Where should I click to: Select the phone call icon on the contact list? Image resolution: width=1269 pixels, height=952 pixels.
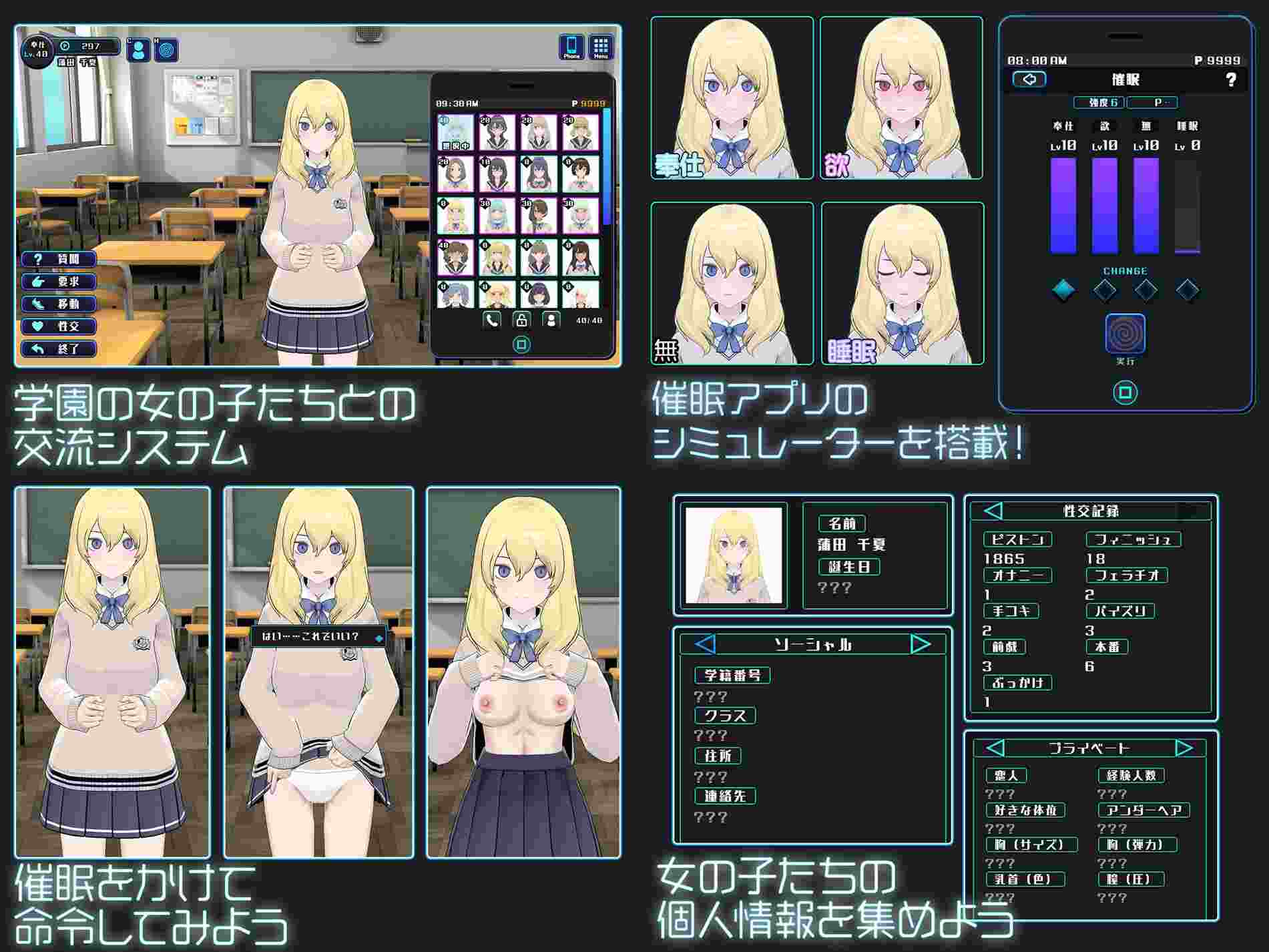coord(492,319)
